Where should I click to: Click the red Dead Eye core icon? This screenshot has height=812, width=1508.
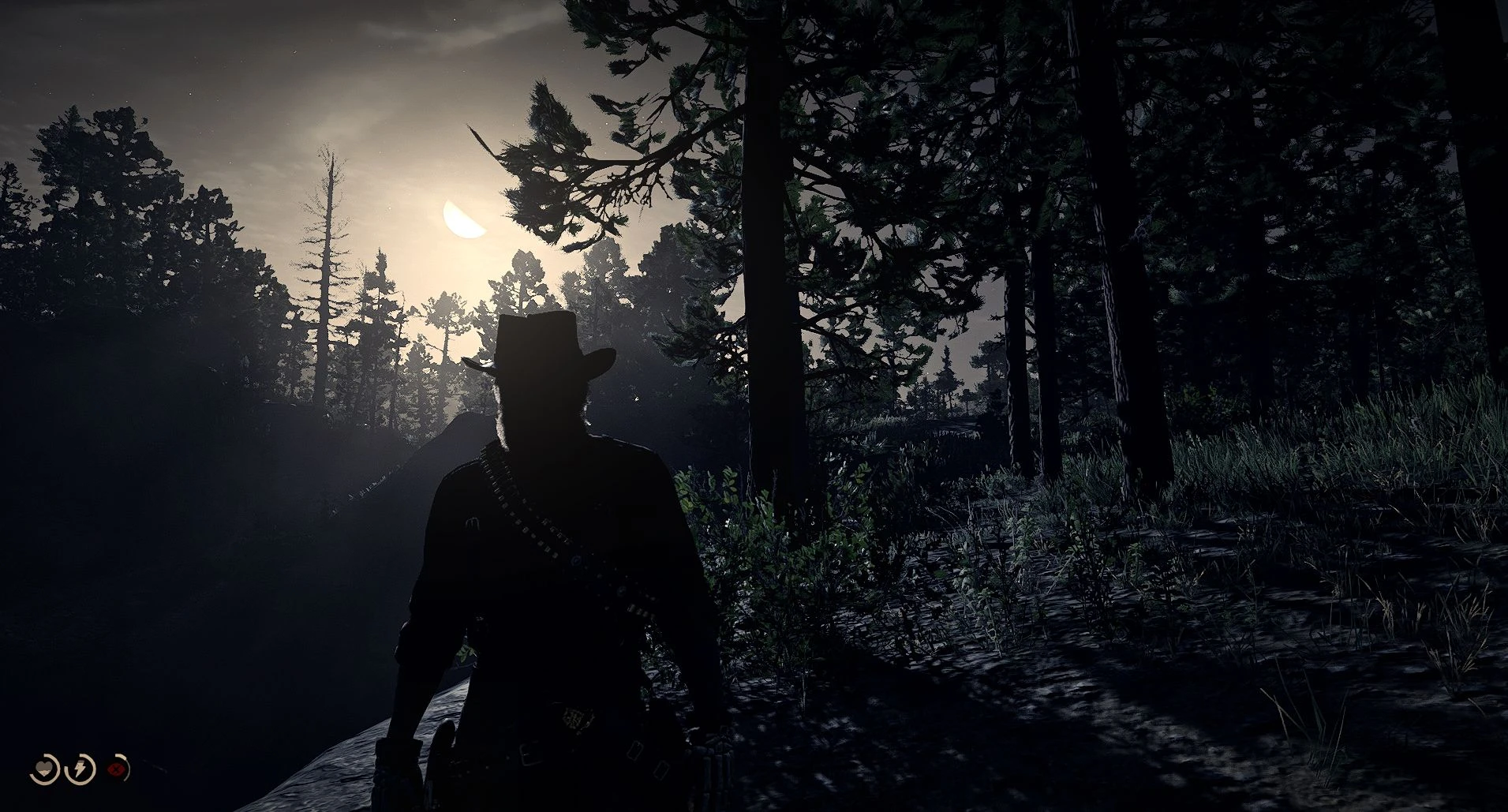118,769
